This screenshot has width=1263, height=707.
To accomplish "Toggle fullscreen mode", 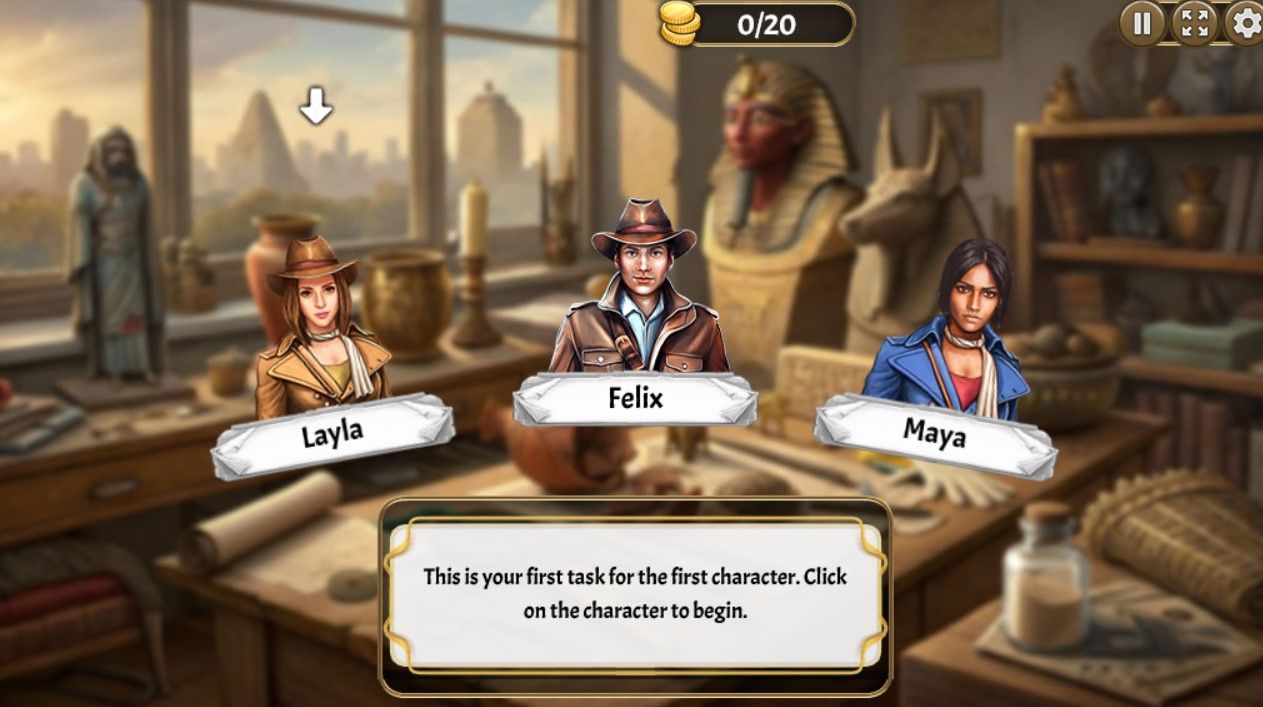I will point(1194,23).
